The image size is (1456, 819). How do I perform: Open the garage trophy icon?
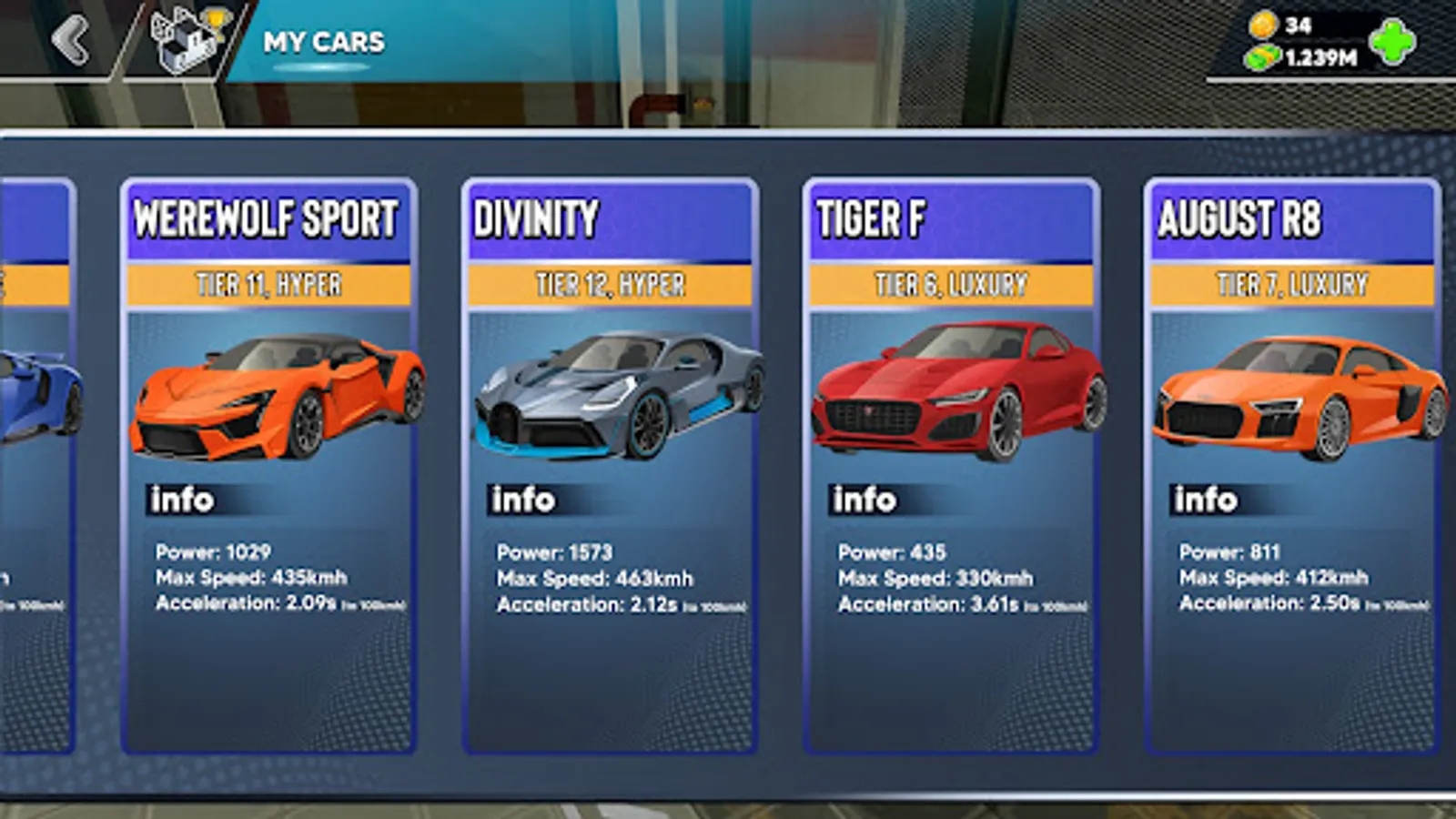188,41
